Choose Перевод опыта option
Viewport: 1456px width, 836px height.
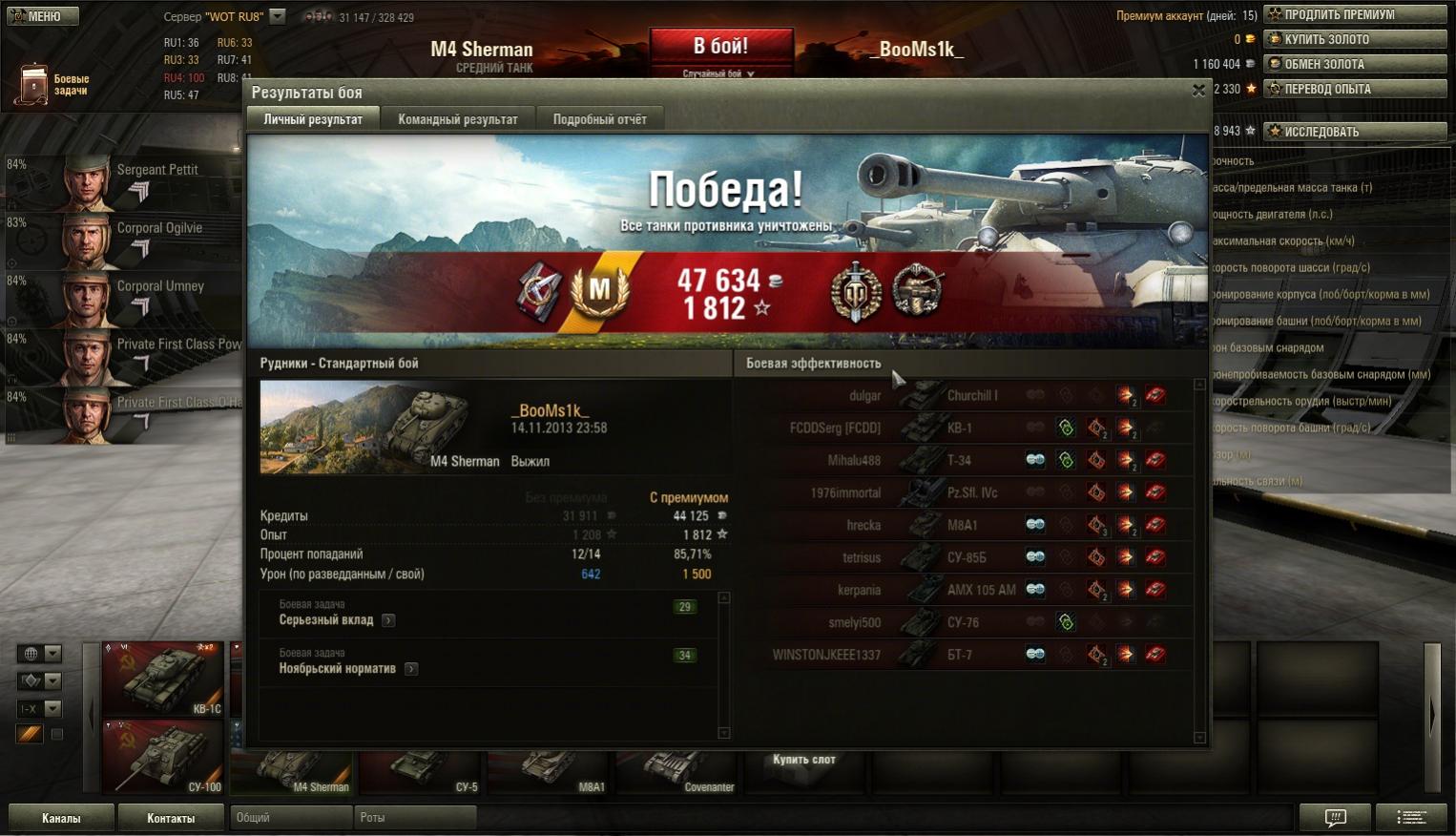pyautogui.click(x=1354, y=89)
